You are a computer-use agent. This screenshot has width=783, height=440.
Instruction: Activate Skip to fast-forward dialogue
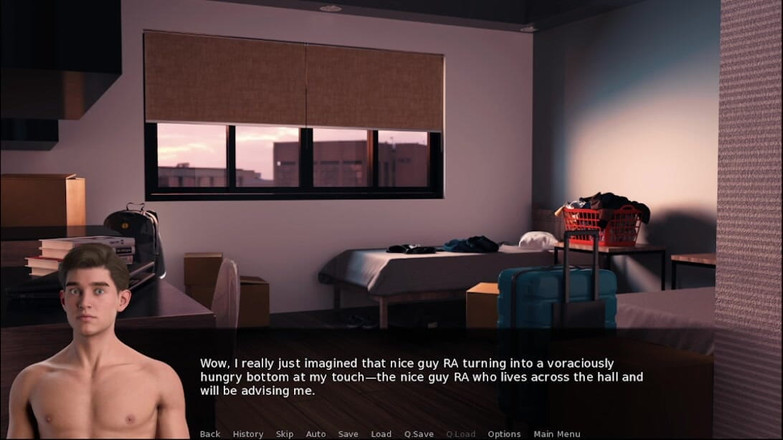pos(285,434)
